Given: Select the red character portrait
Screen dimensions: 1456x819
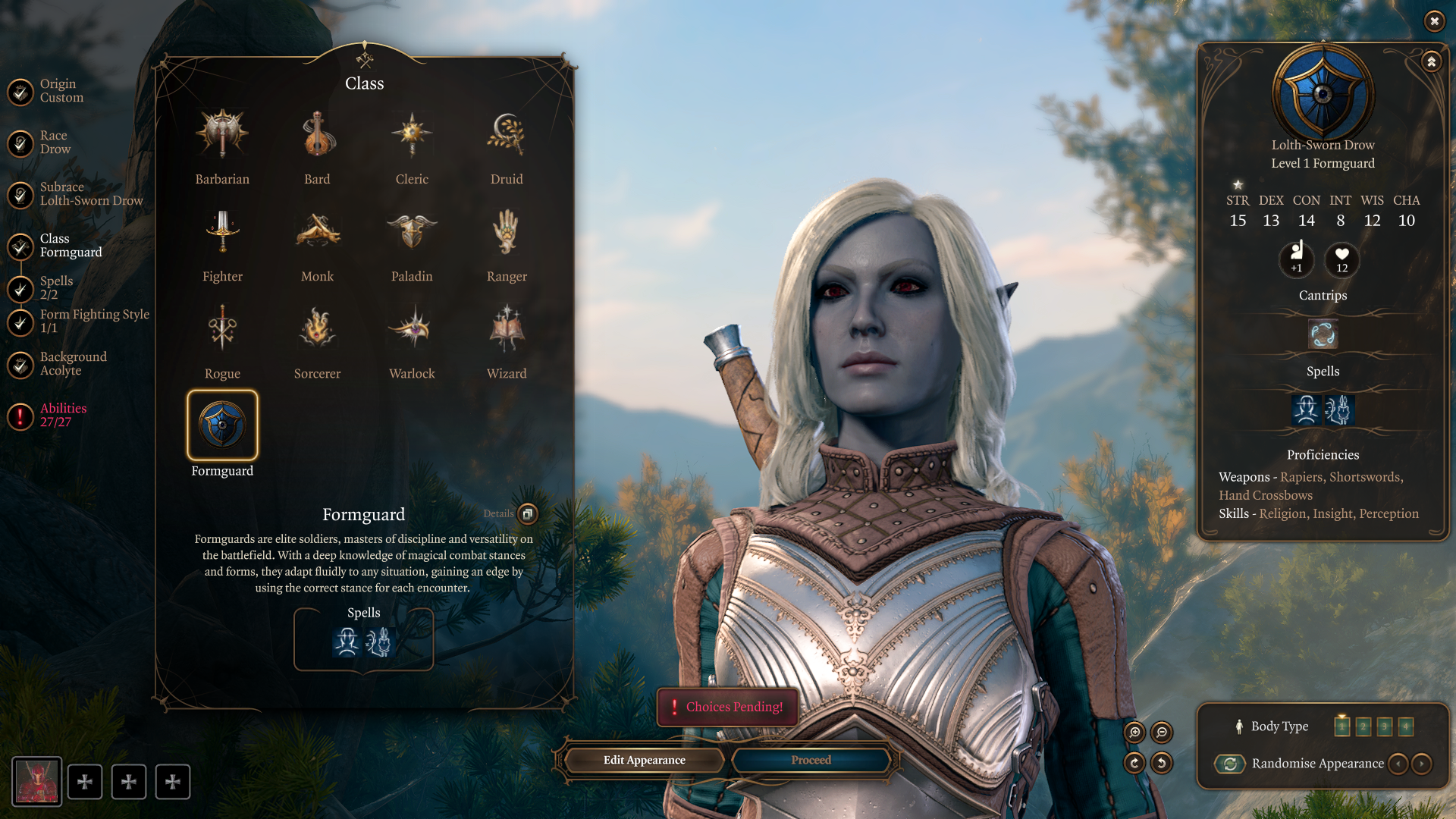Looking at the screenshot, I should [x=37, y=782].
